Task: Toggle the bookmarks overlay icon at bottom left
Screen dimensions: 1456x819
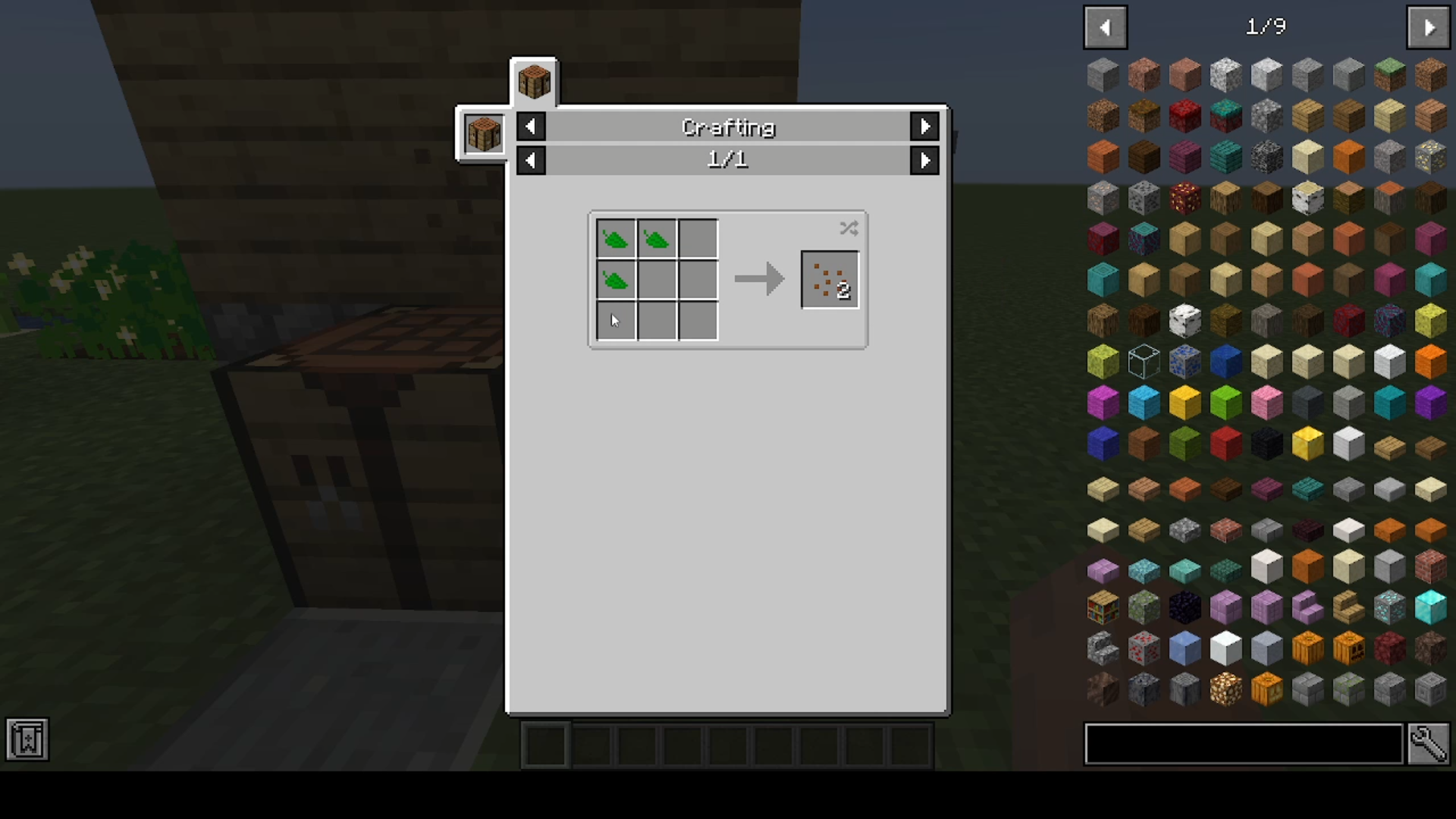Action: pos(27,739)
